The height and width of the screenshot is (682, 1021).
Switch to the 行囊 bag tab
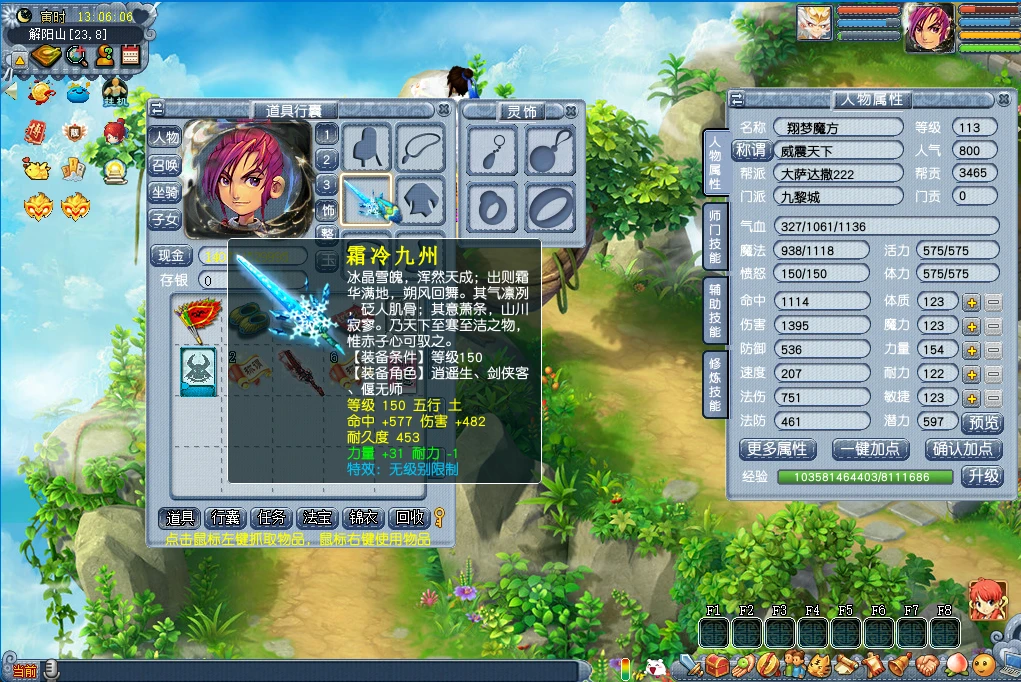pos(225,518)
